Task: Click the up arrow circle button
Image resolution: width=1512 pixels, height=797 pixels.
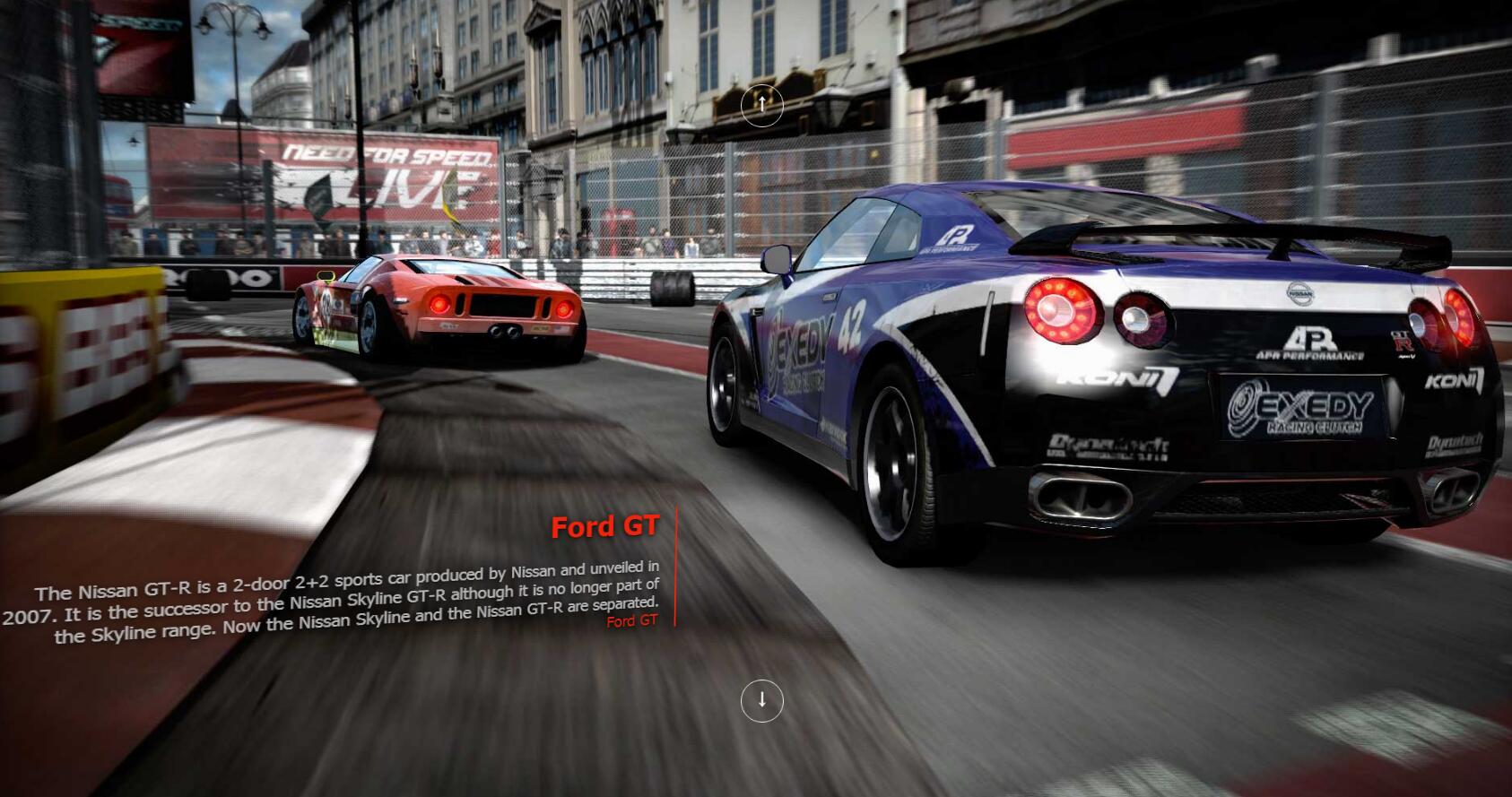Action: [x=761, y=105]
